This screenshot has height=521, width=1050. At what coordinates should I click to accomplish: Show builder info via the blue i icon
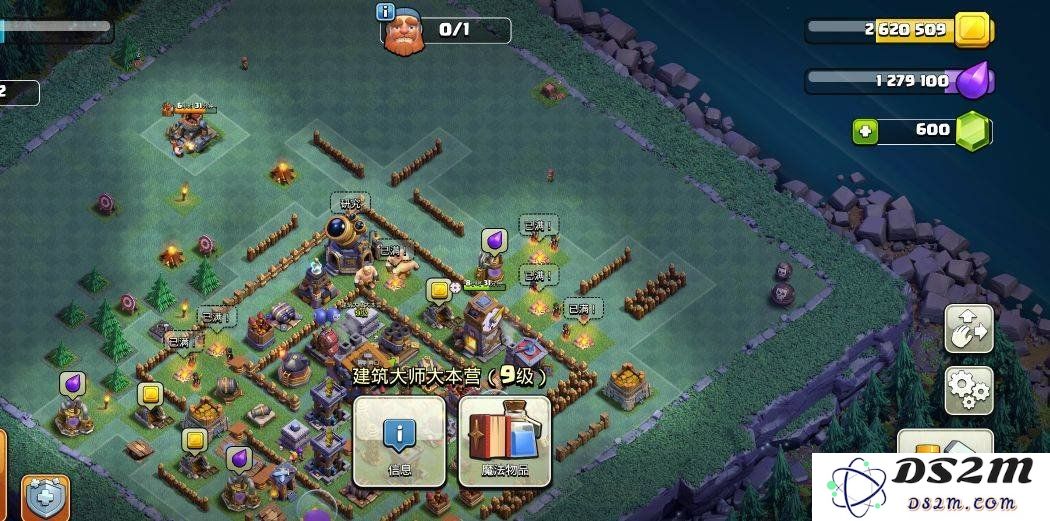tap(385, 12)
